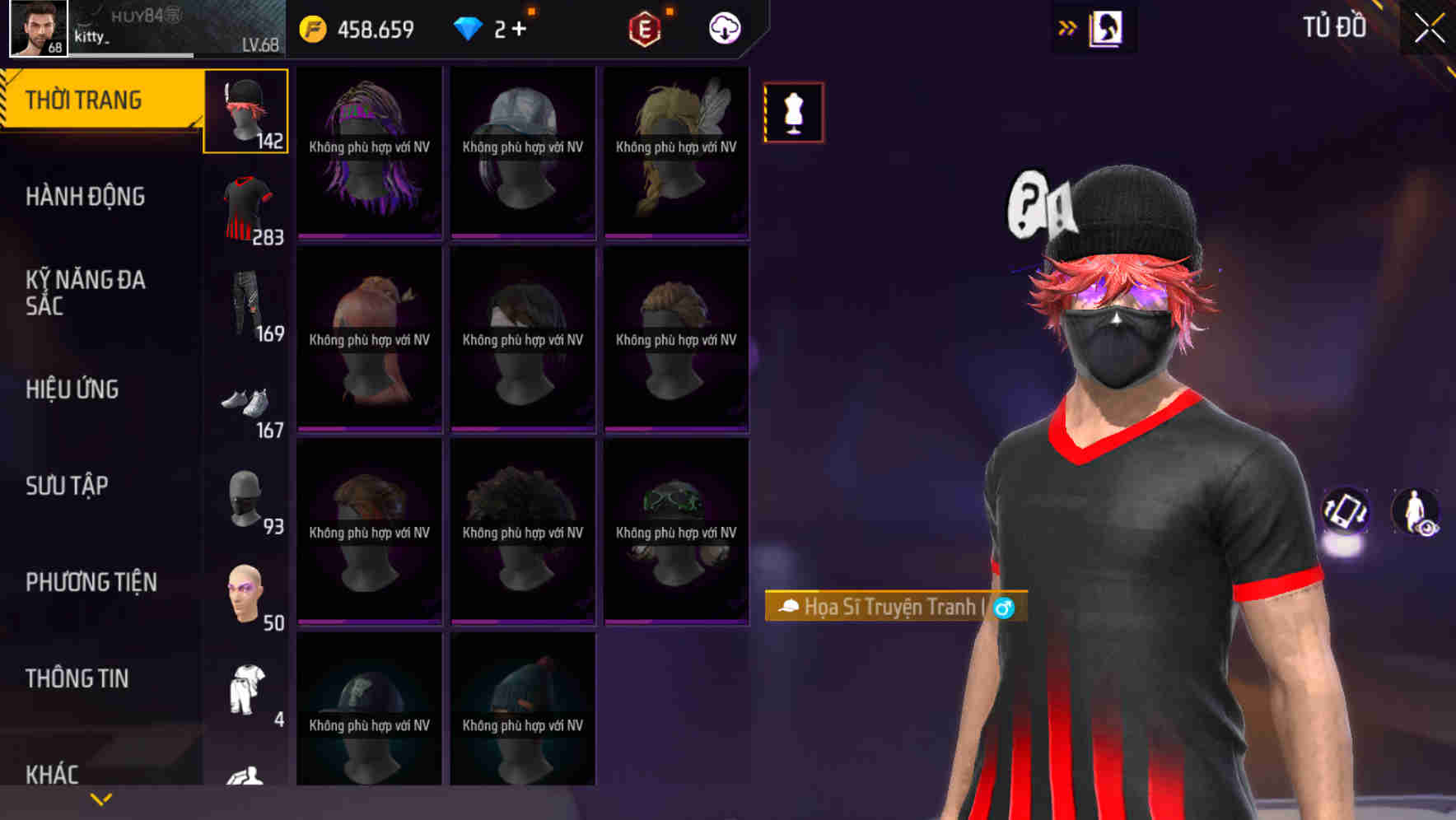Open the character preset silhouette icon

(1107, 27)
